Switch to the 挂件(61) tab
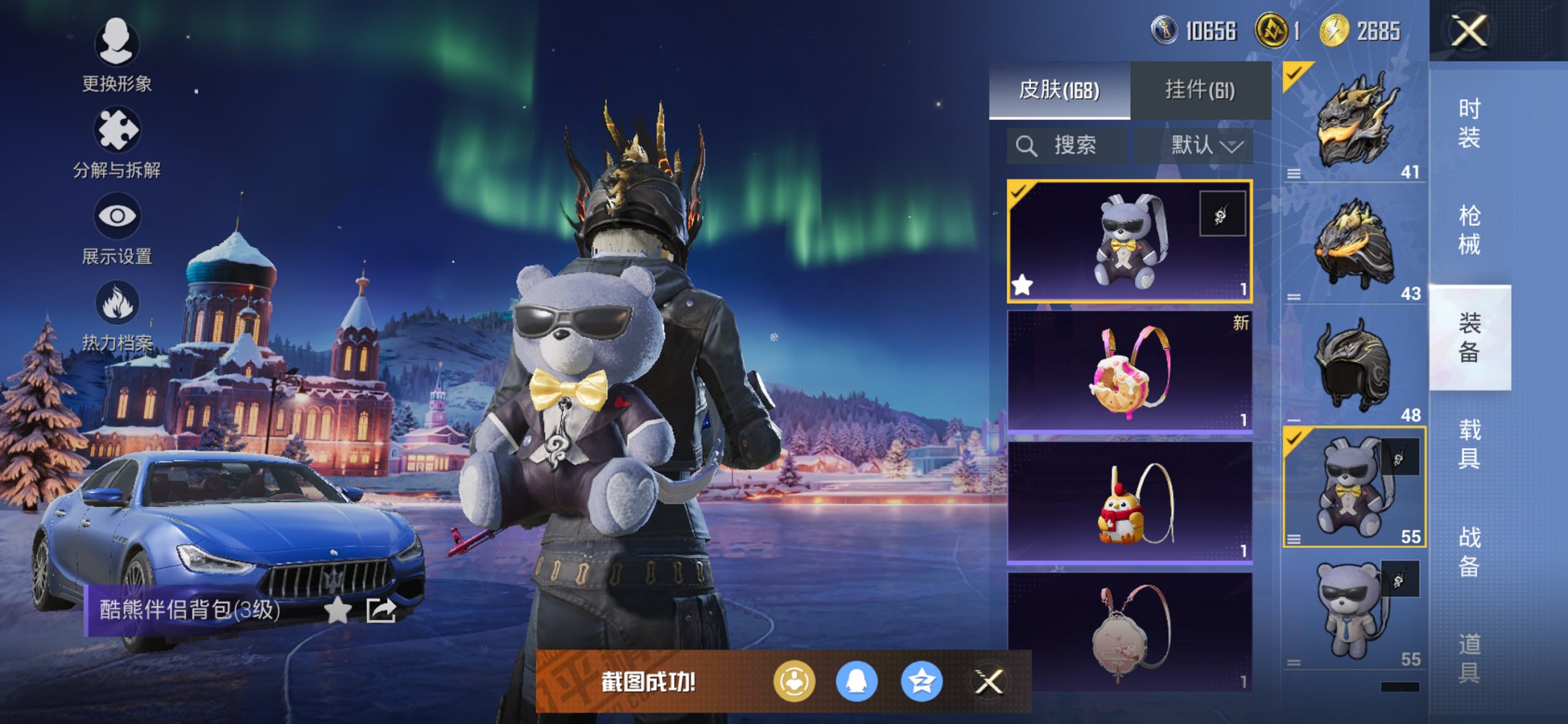 click(1200, 90)
